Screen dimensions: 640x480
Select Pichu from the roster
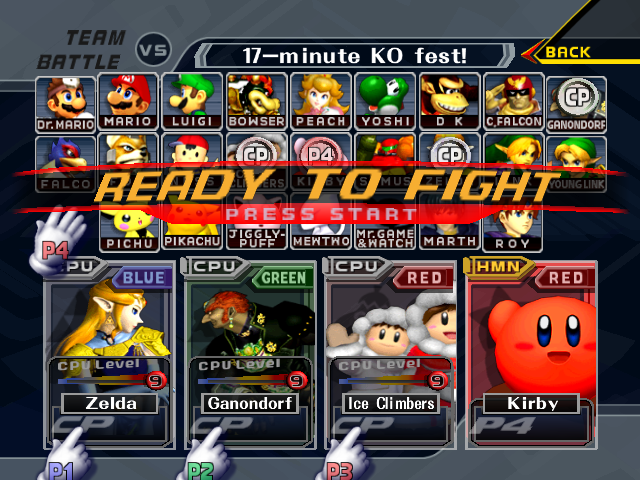[x=129, y=230]
